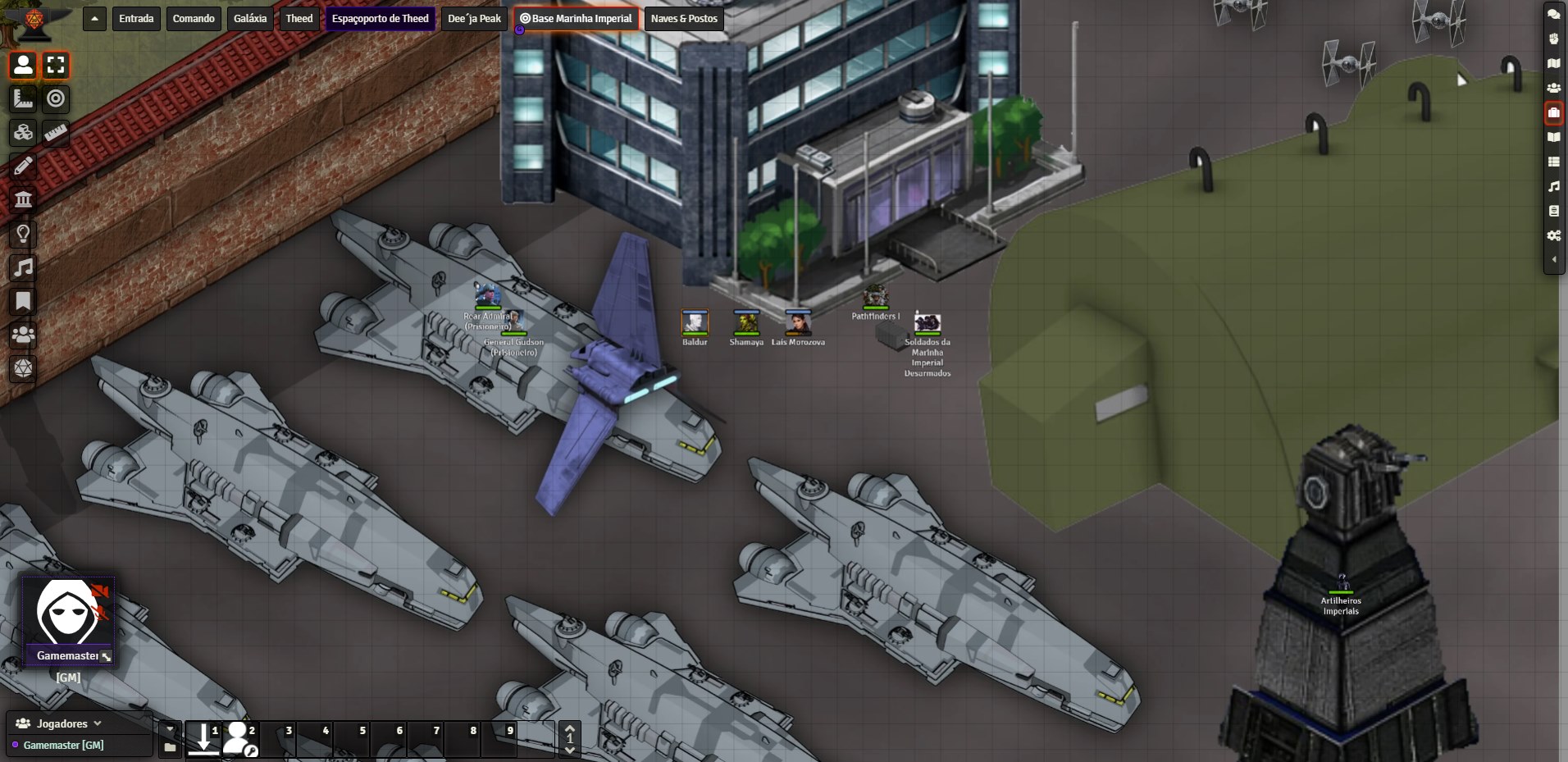Open the lighting lightbulb controls
The height and width of the screenshot is (762, 1568).
coord(23,234)
